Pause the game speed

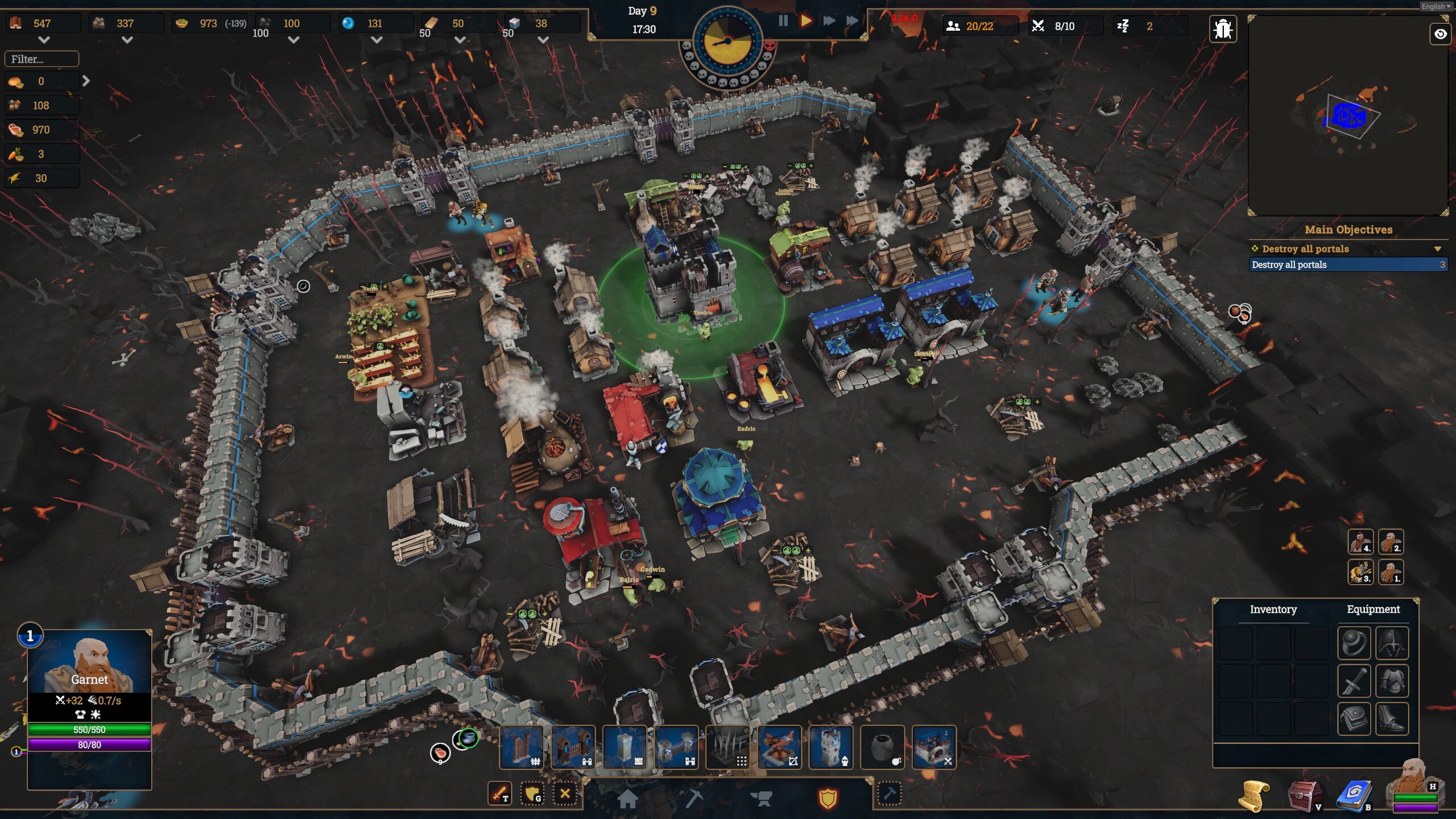[783, 21]
